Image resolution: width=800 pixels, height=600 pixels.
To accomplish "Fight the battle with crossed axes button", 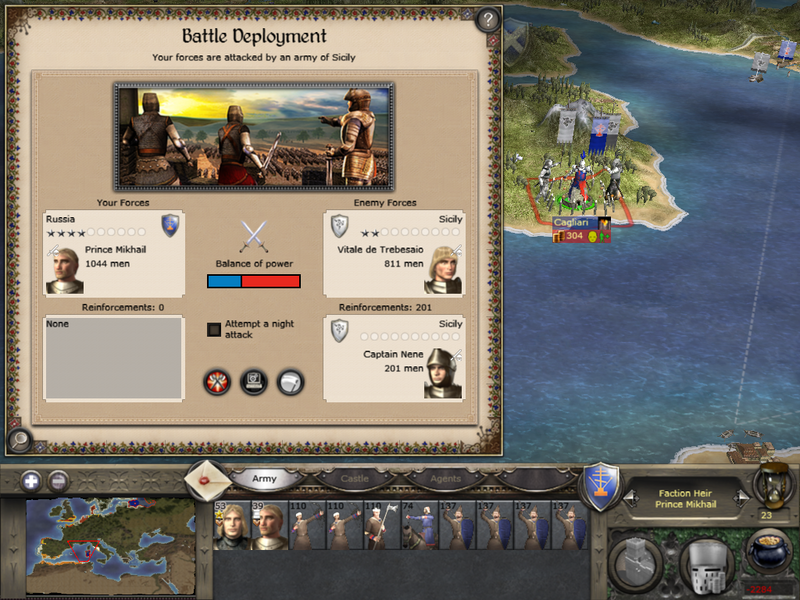I will click(x=217, y=382).
